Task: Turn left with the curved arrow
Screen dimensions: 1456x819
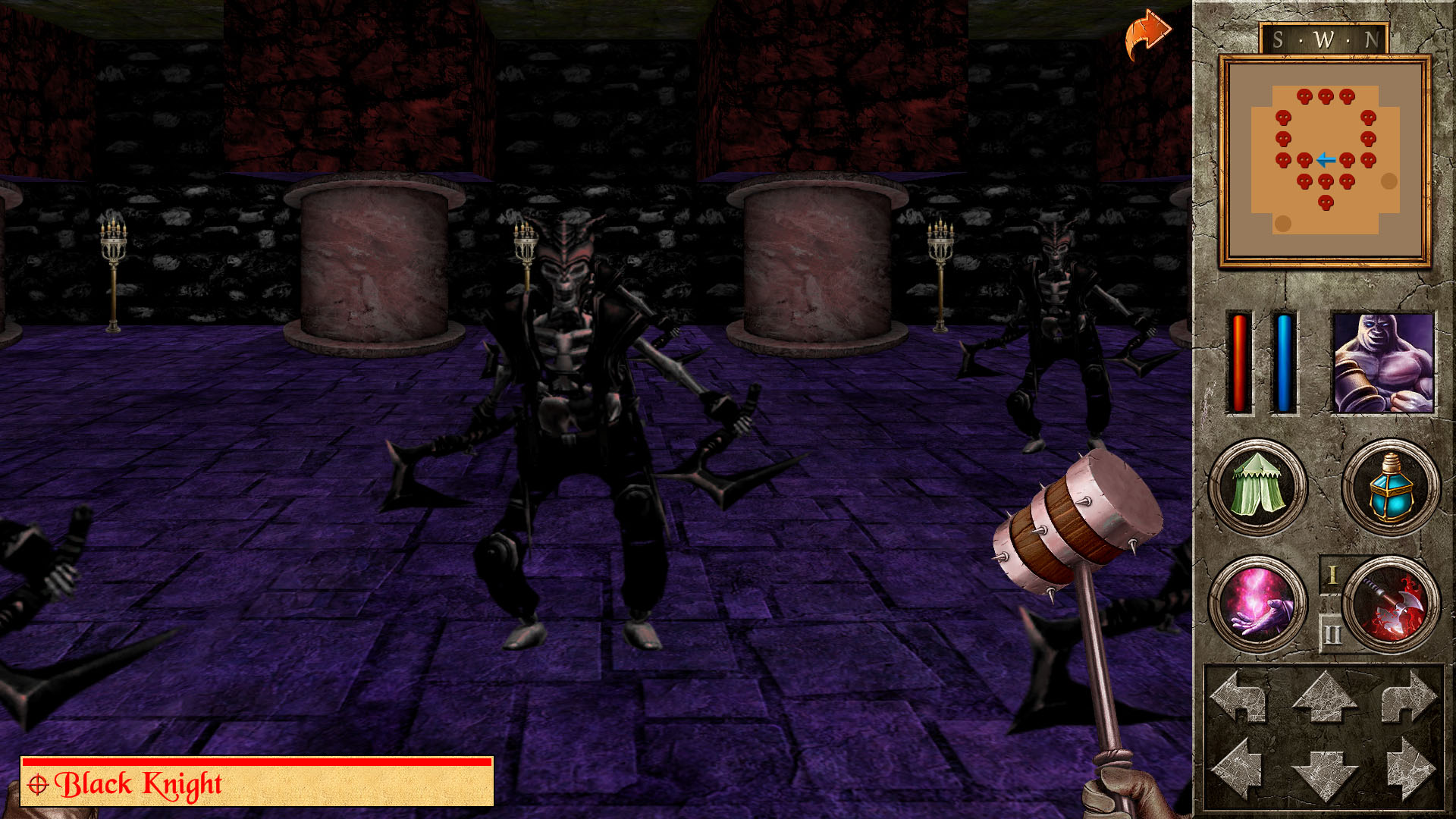Action: [1239, 695]
